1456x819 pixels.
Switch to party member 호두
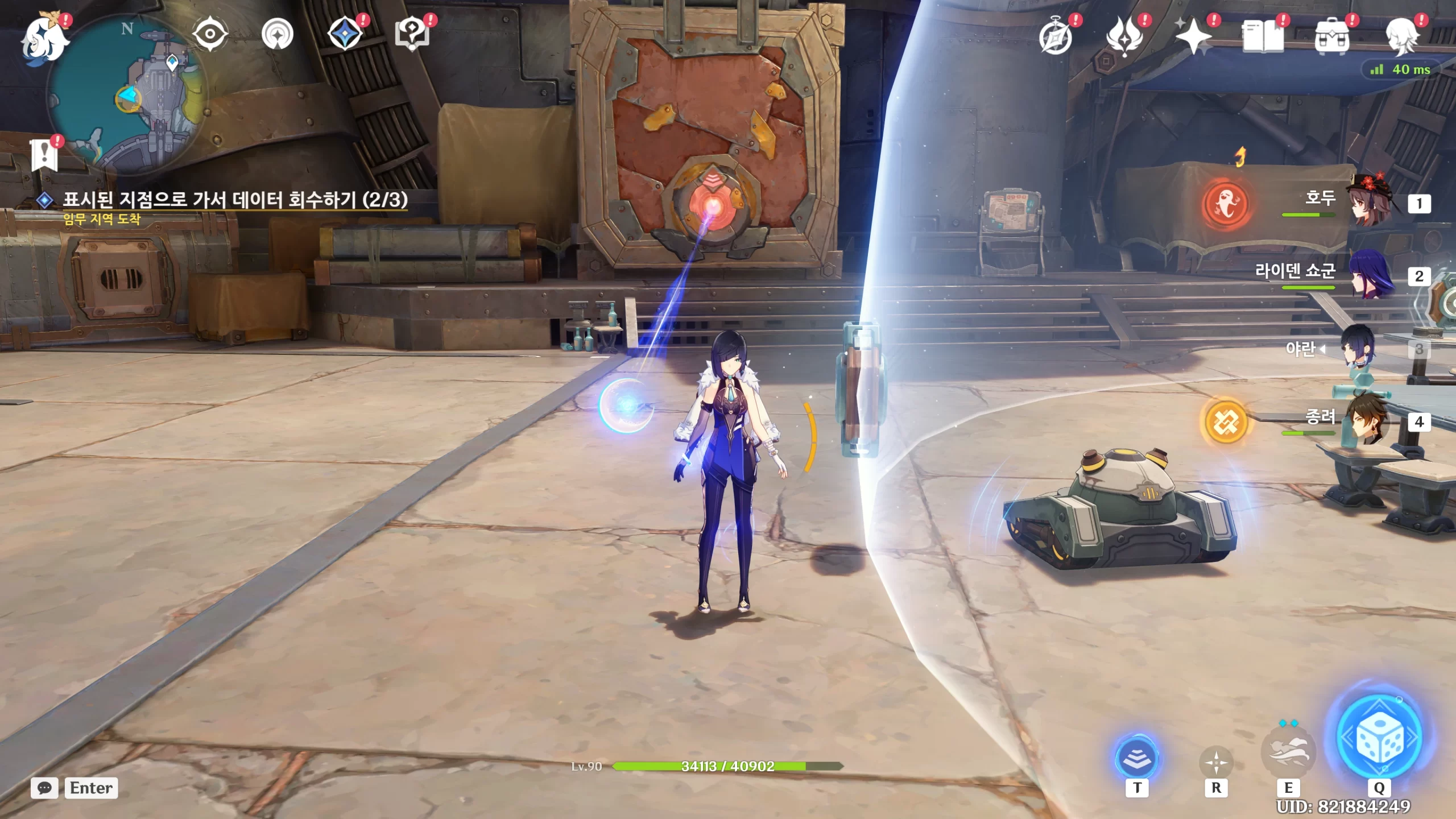pos(1371,204)
